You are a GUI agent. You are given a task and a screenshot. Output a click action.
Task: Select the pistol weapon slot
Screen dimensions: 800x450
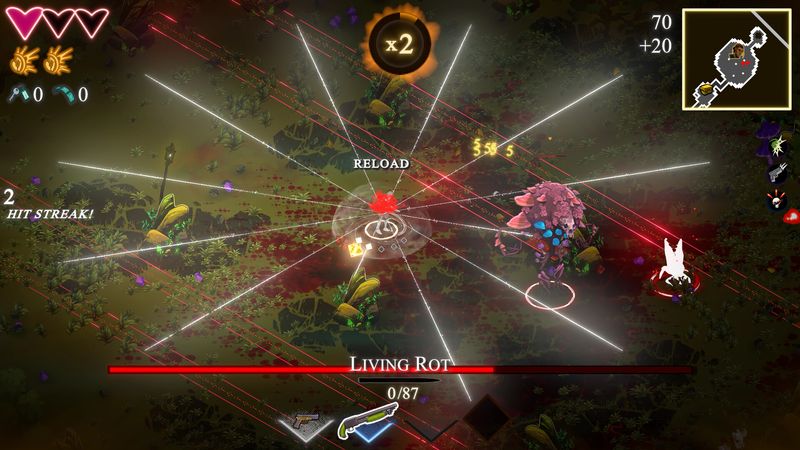pos(307,422)
